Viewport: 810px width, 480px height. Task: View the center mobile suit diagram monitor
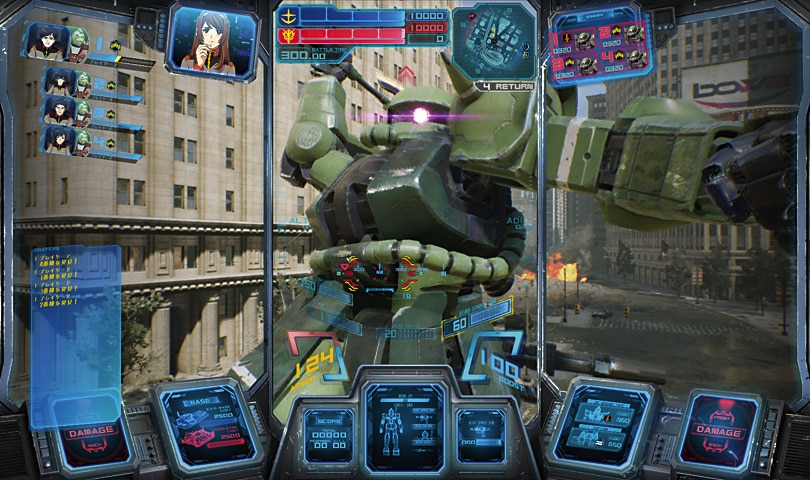[x=403, y=425]
